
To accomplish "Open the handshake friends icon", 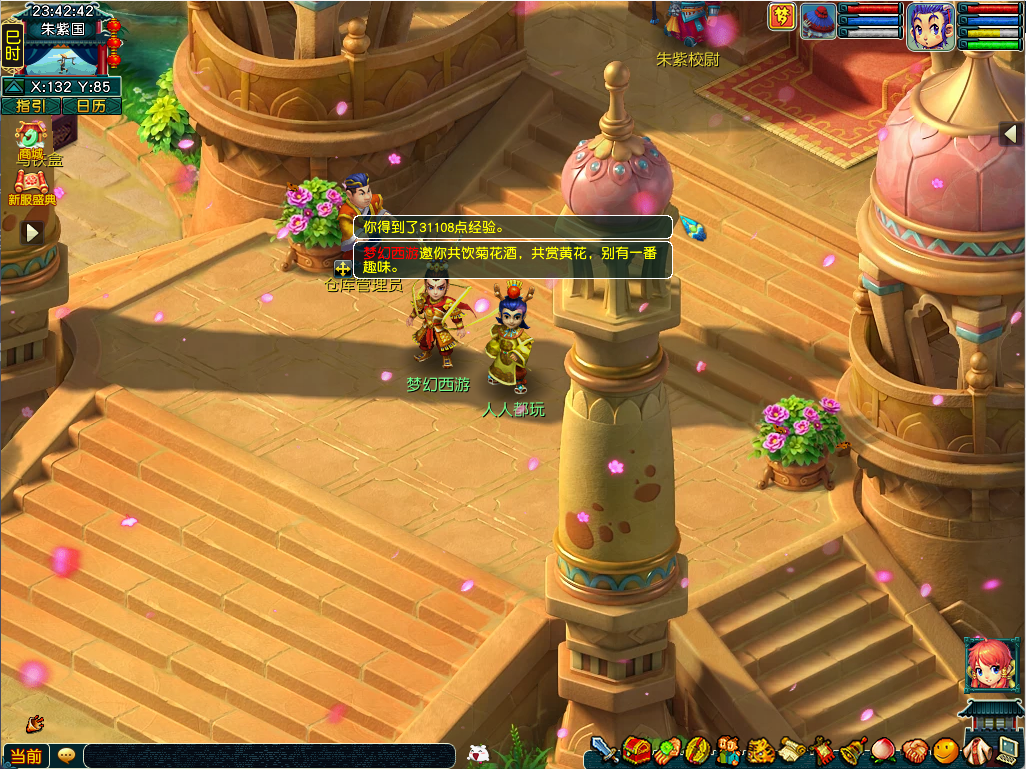I will [915, 749].
